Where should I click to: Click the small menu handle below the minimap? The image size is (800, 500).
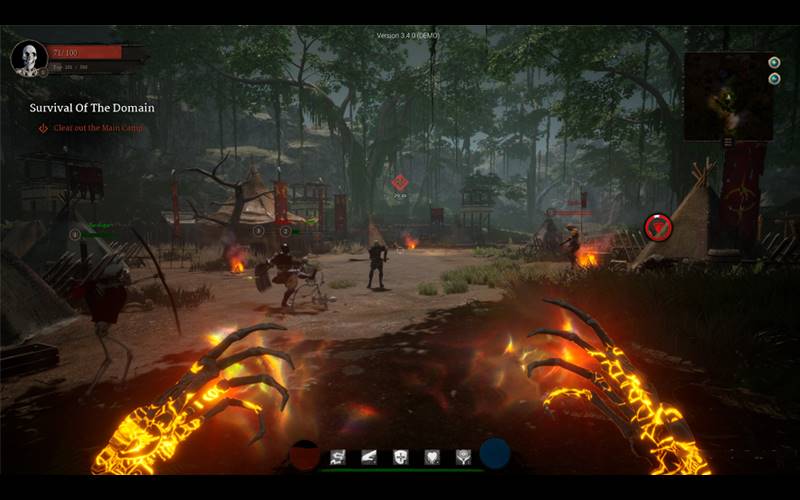[727, 142]
